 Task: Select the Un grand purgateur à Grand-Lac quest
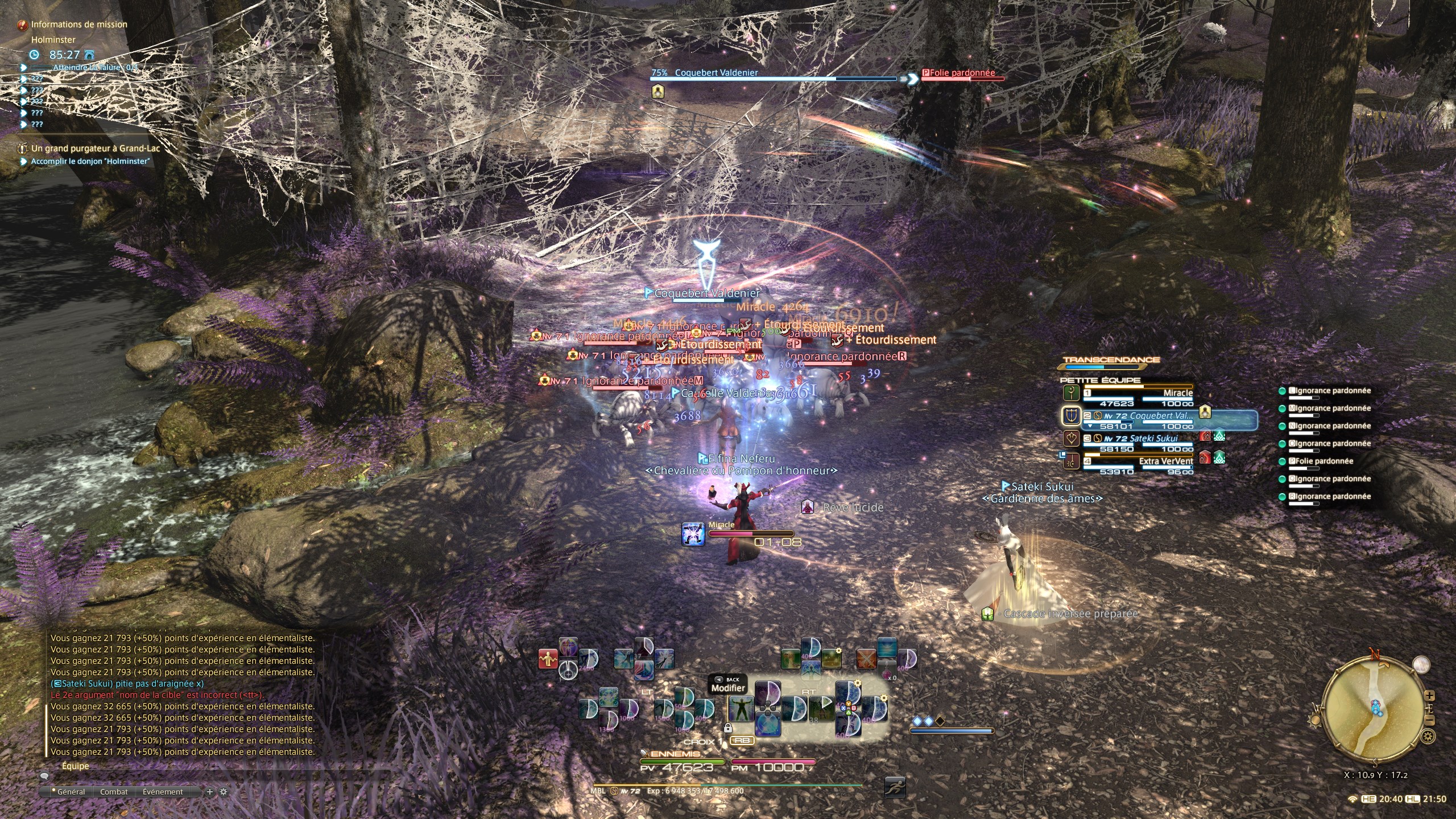(x=96, y=148)
